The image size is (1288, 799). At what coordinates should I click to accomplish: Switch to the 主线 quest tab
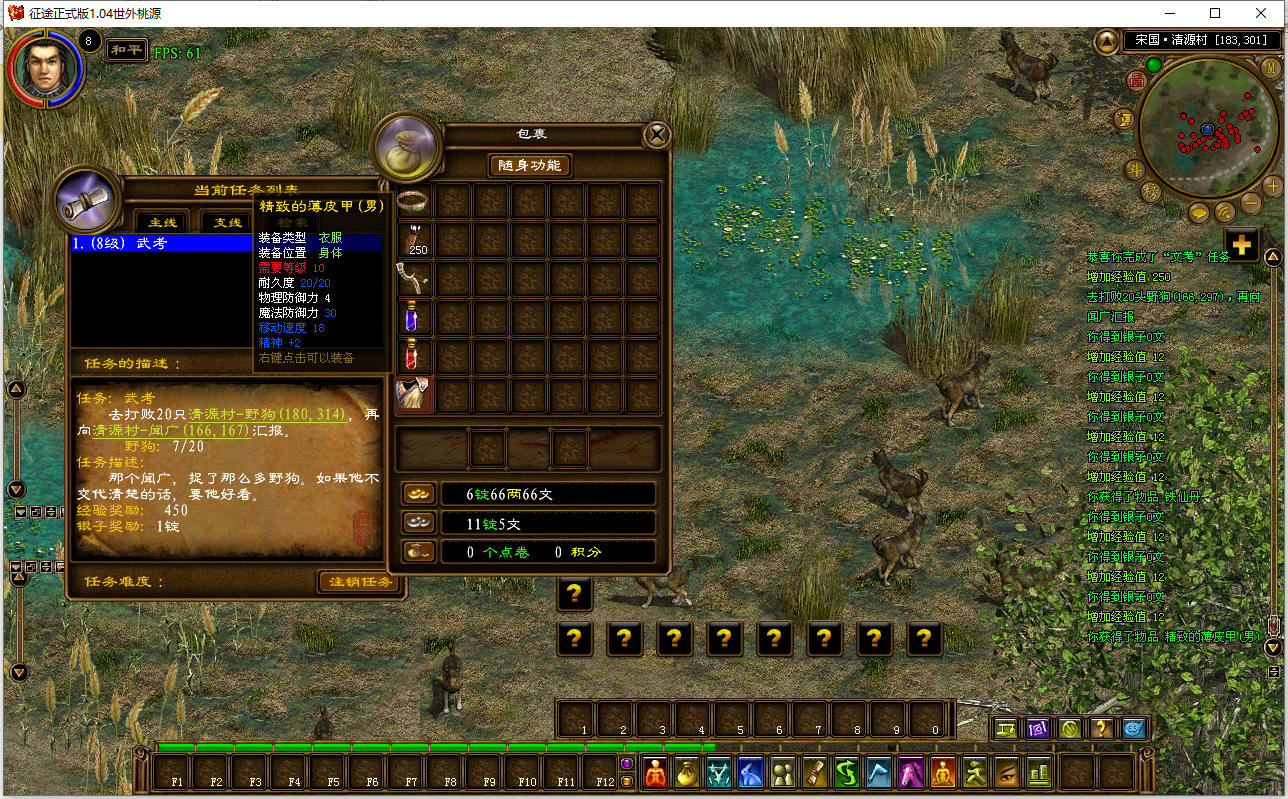162,222
